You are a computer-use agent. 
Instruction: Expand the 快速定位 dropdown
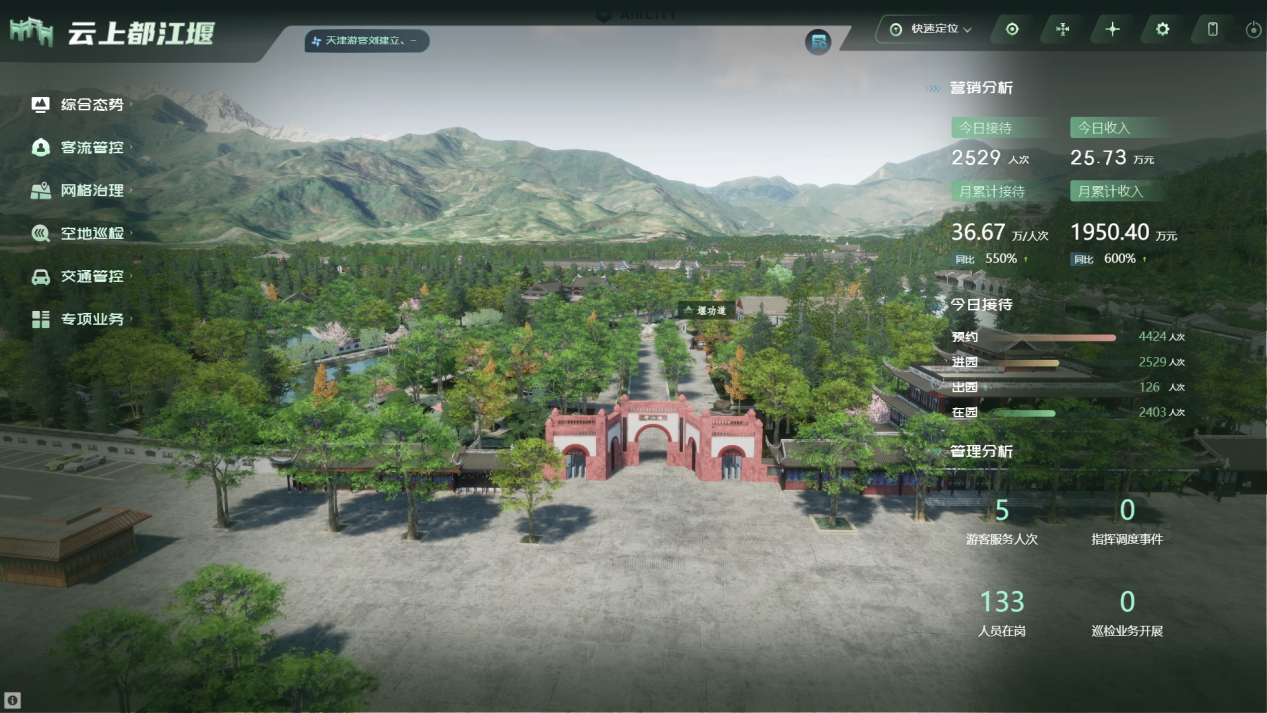pos(931,29)
